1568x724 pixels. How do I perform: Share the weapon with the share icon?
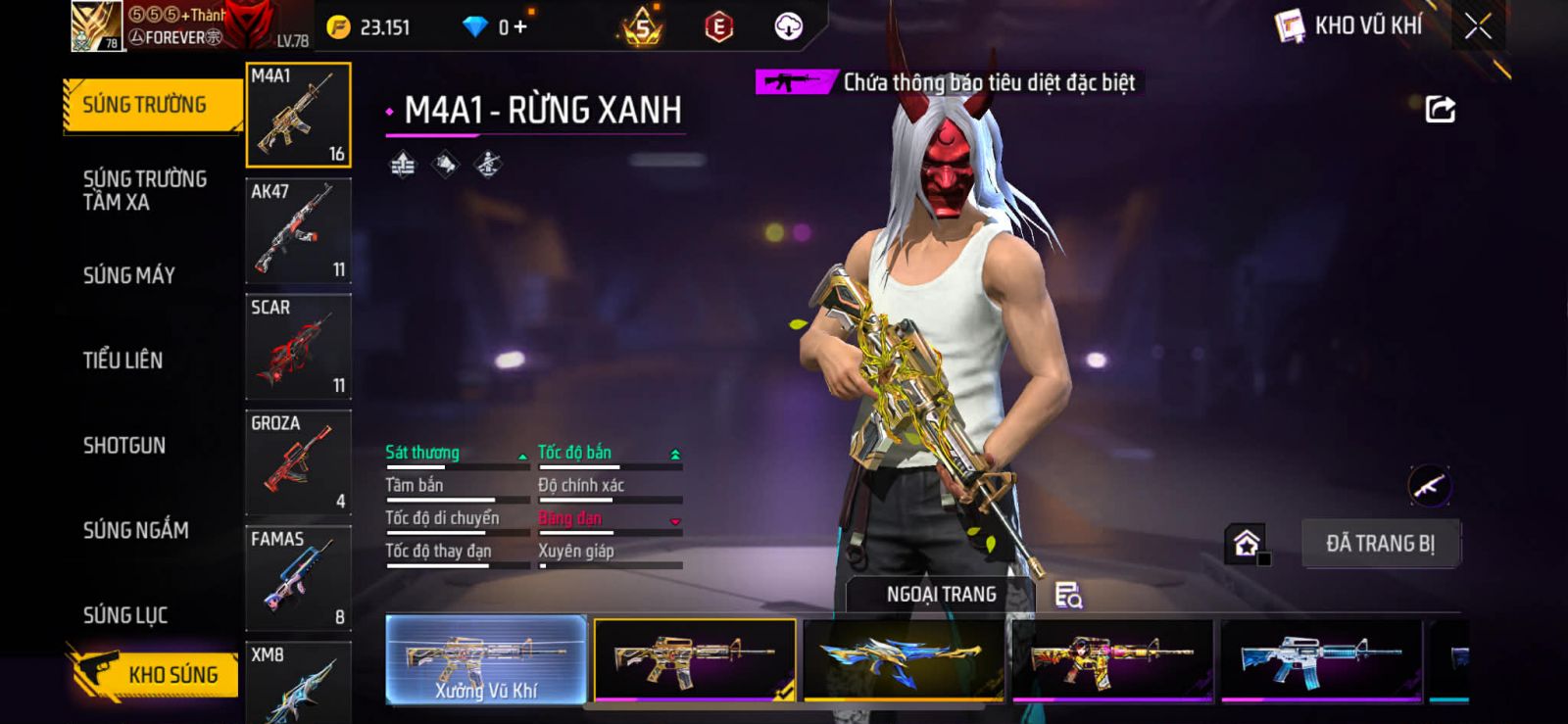(x=1440, y=109)
